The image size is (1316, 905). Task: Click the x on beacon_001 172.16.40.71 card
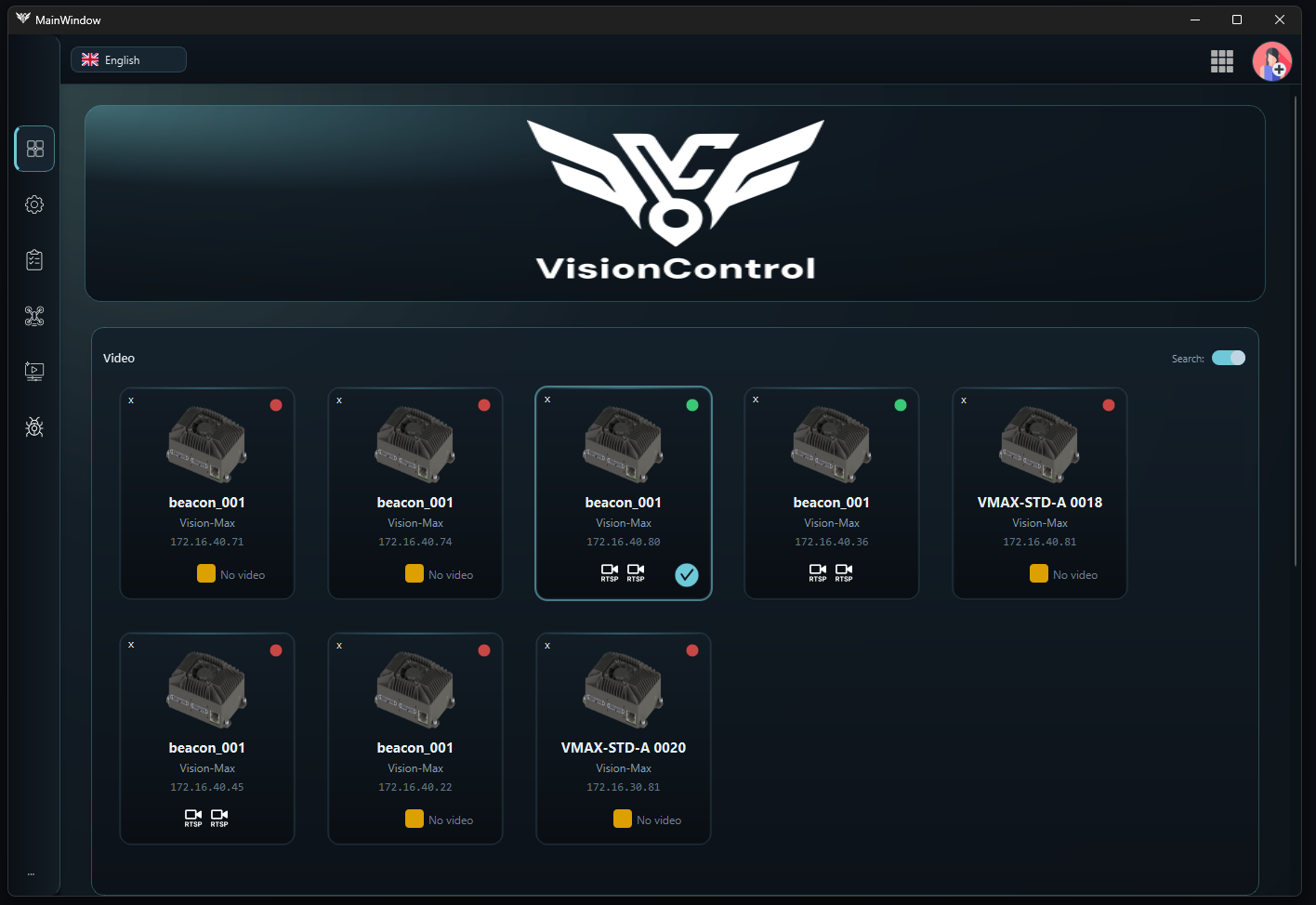pos(131,400)
